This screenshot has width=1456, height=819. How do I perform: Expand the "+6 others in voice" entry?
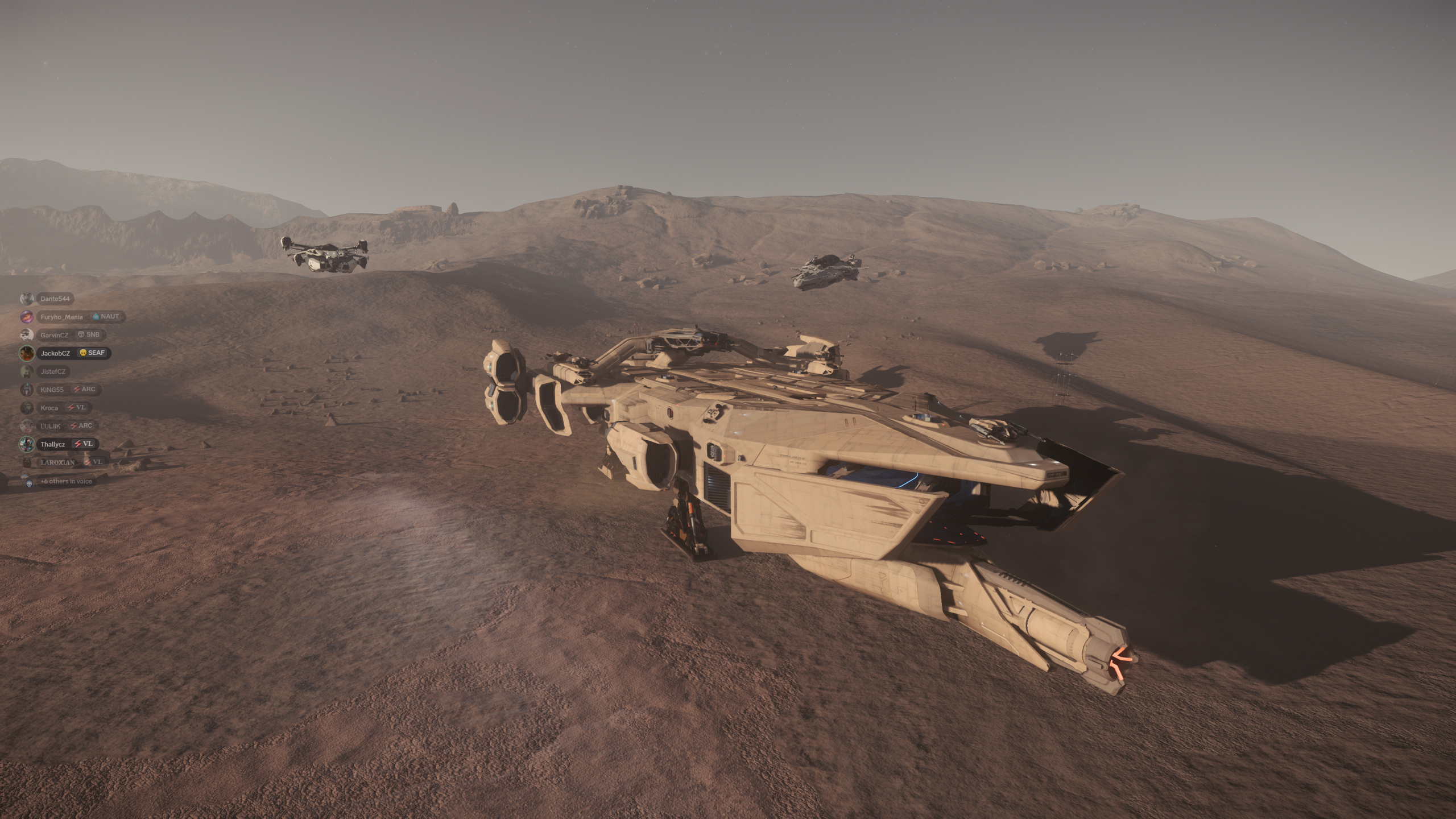[x=65, y=481]
